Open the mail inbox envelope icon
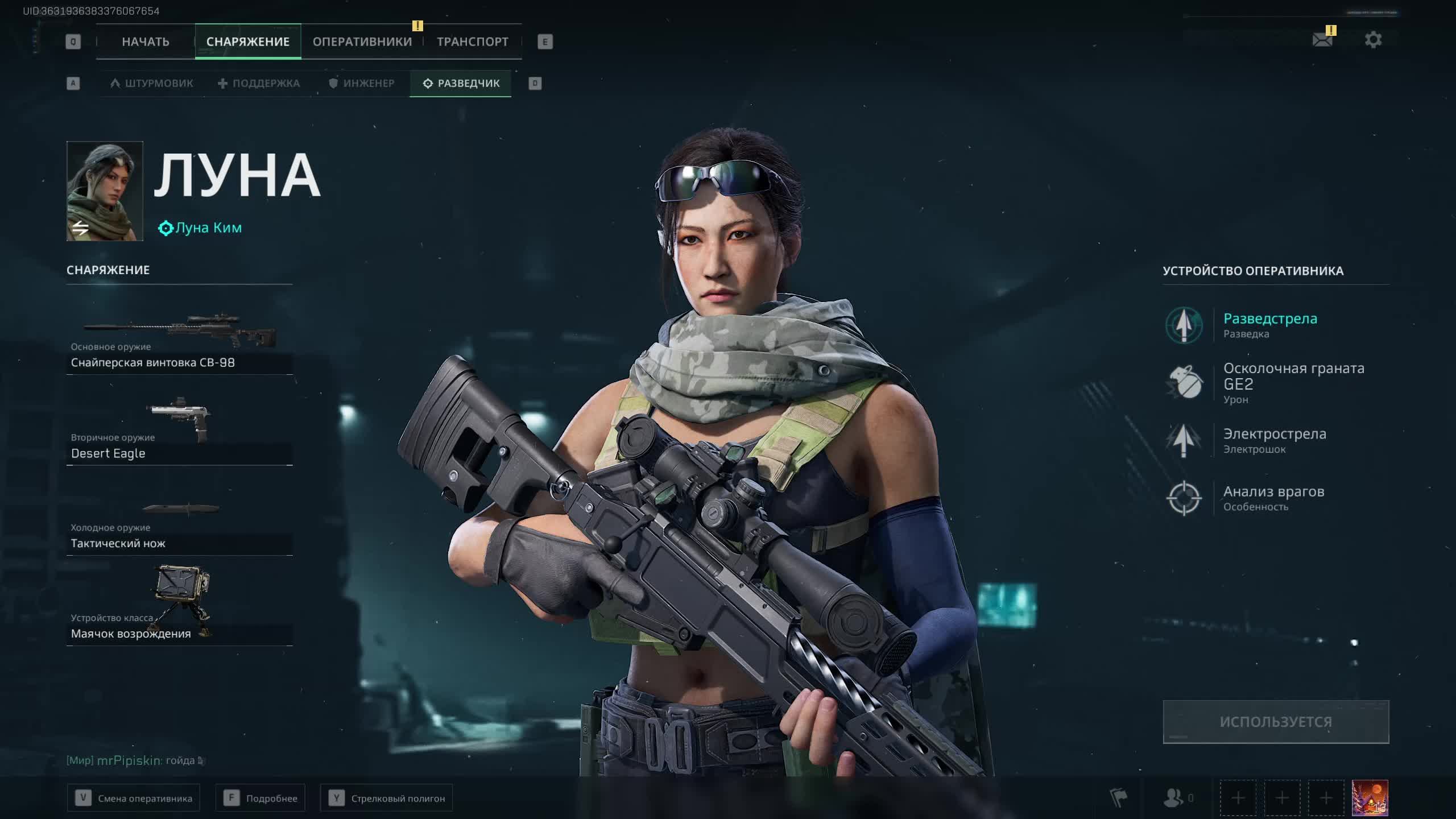Viewport: 1456px width, 819px height. [1322, 40]
